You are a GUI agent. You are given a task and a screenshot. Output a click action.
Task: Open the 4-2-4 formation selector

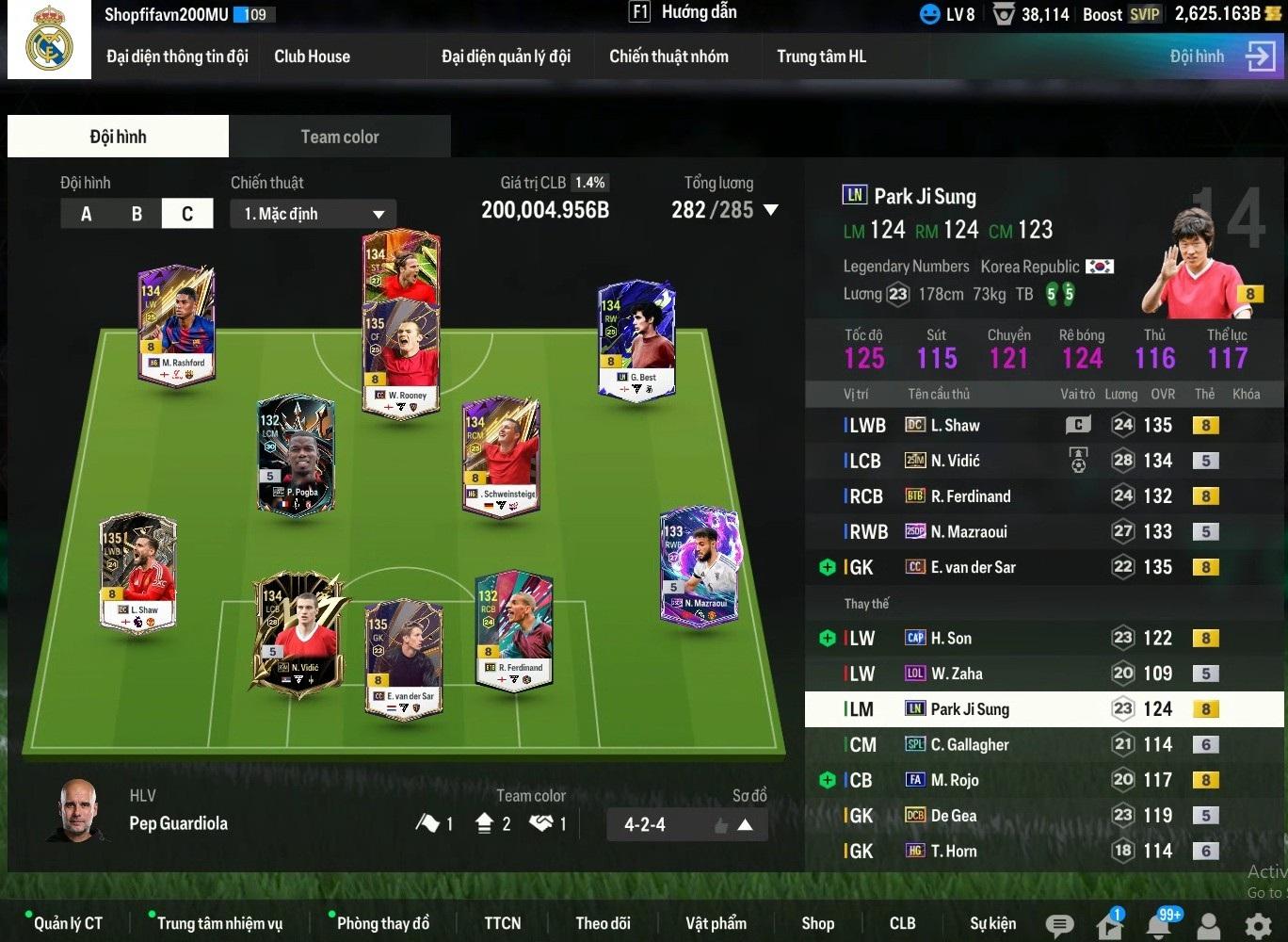click(x=687, y=825)
